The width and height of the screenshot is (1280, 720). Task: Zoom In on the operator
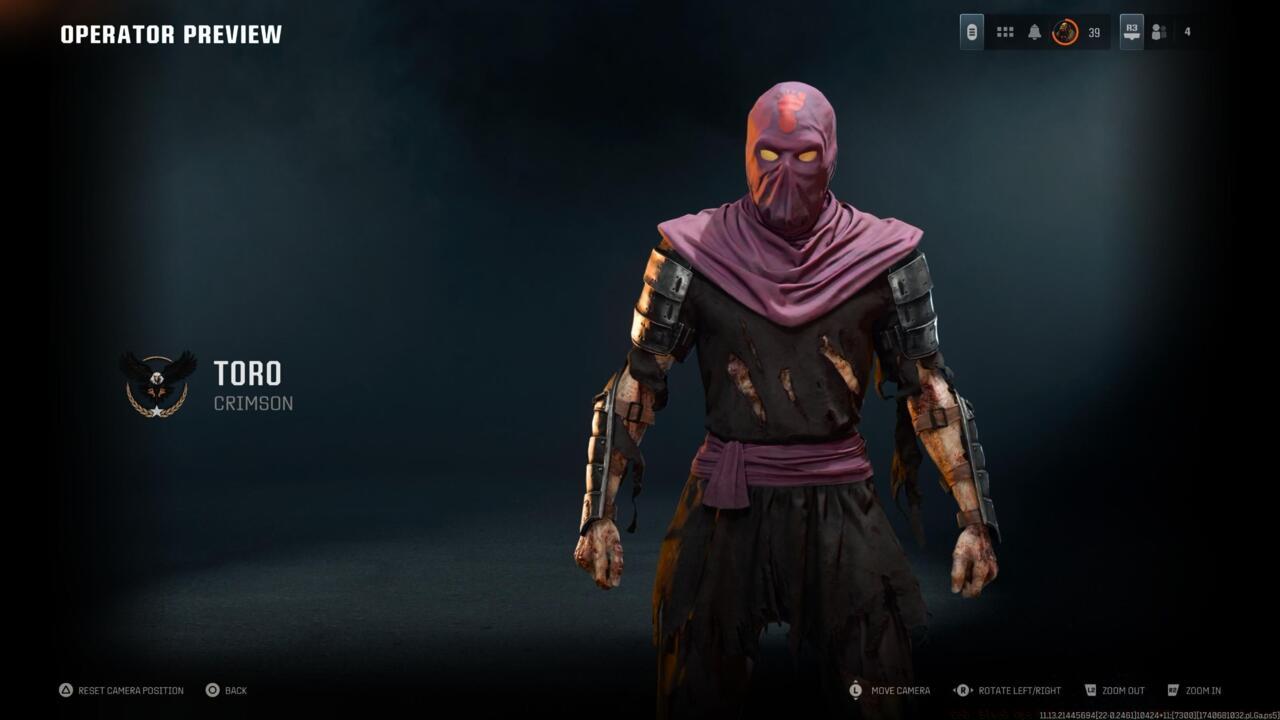click(1197, 690)
